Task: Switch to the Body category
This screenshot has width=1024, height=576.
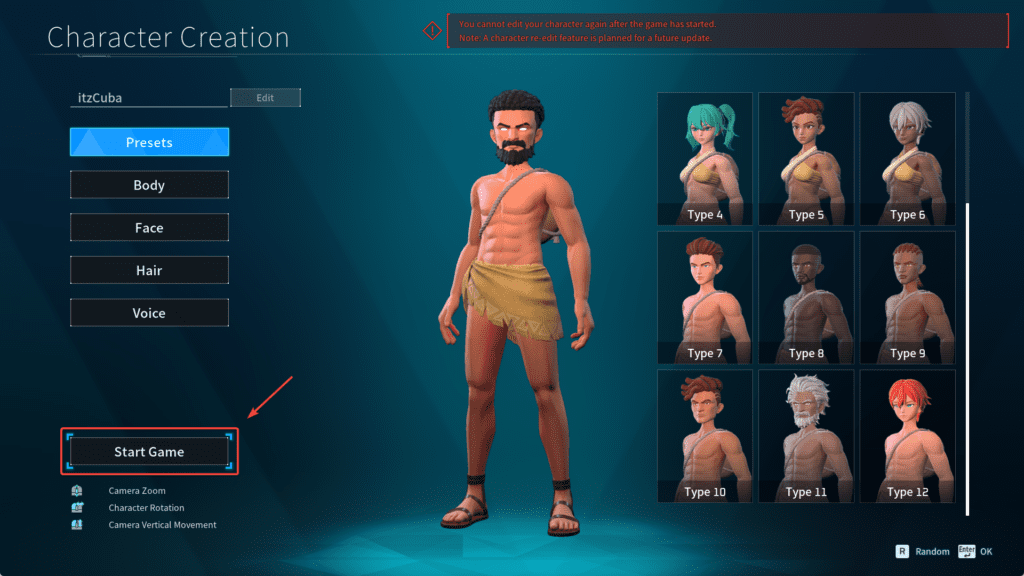Action: (149, 185)
